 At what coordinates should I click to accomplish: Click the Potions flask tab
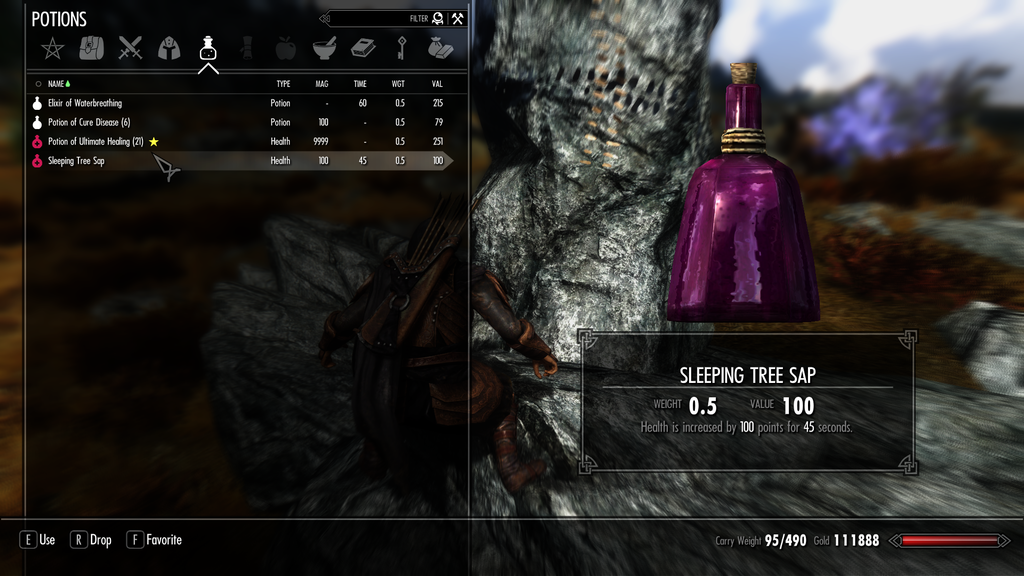pyautogui.click(x=208, y=48)
